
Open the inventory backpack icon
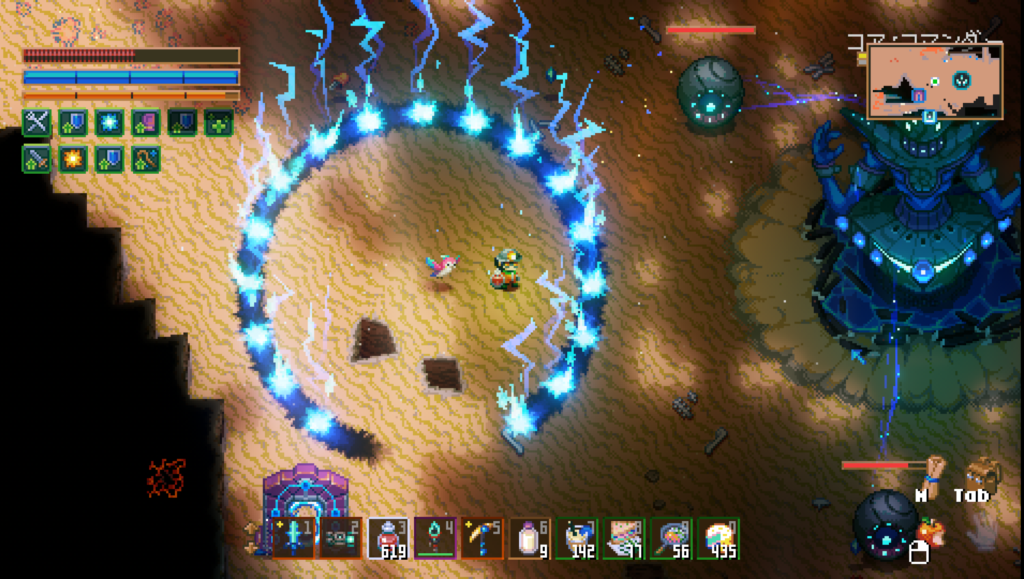[981, 474]
